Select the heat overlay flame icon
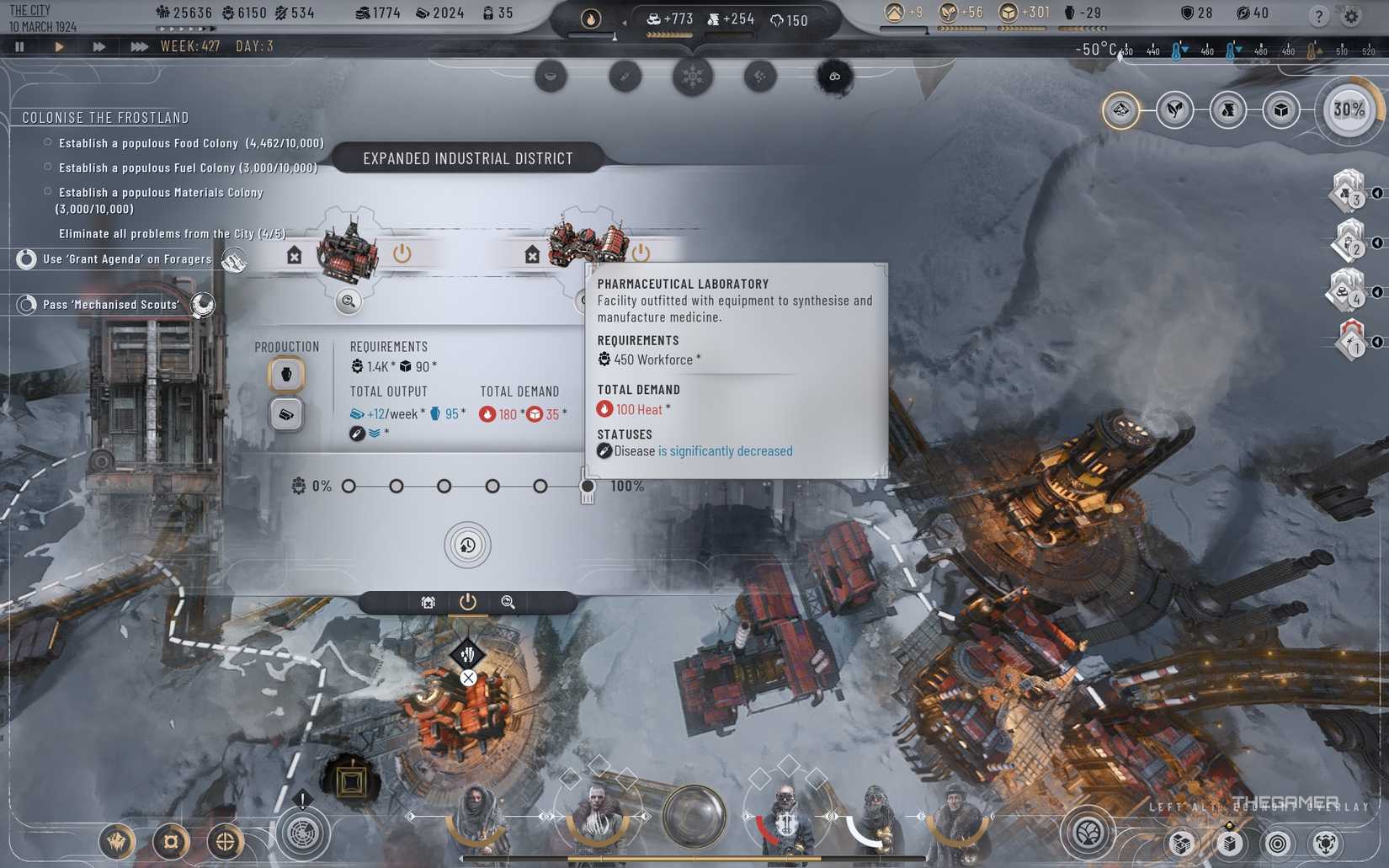Image resolution: width=1389 pixels, height=868 pixels. (592, 19)
